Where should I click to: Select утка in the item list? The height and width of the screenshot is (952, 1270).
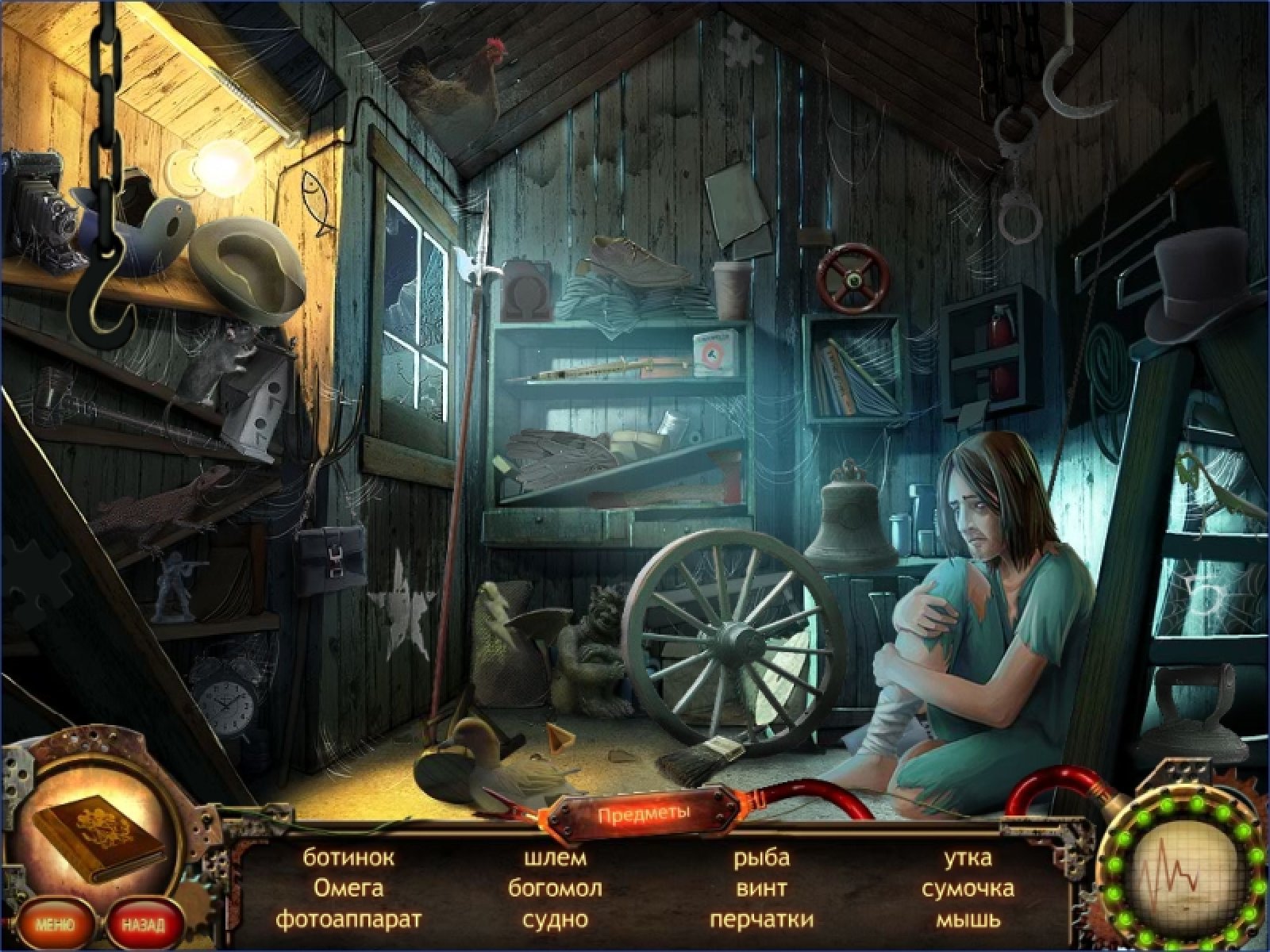click(968, 858)
